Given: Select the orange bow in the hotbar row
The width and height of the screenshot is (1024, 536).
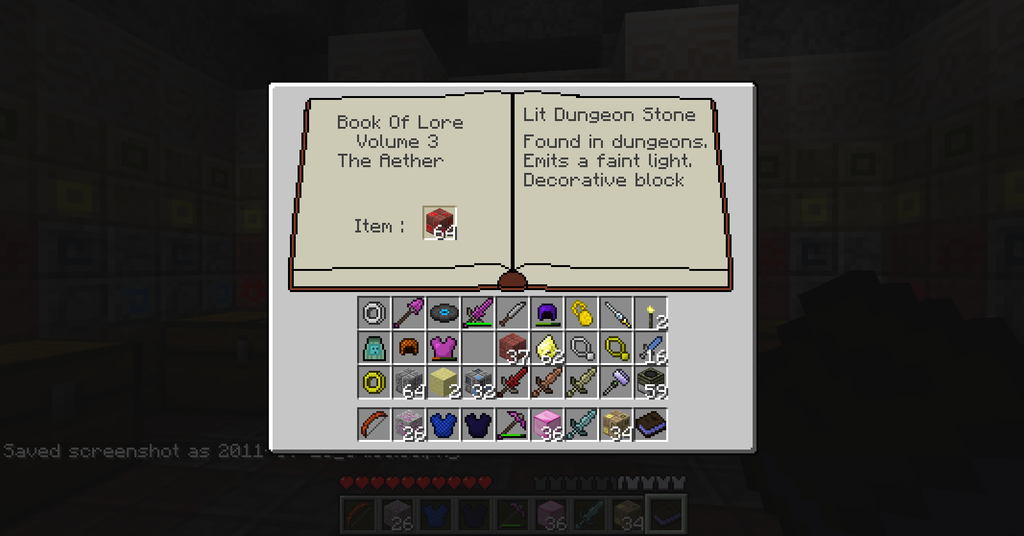Looking at the screenshot, I should [x=374, y=424].
